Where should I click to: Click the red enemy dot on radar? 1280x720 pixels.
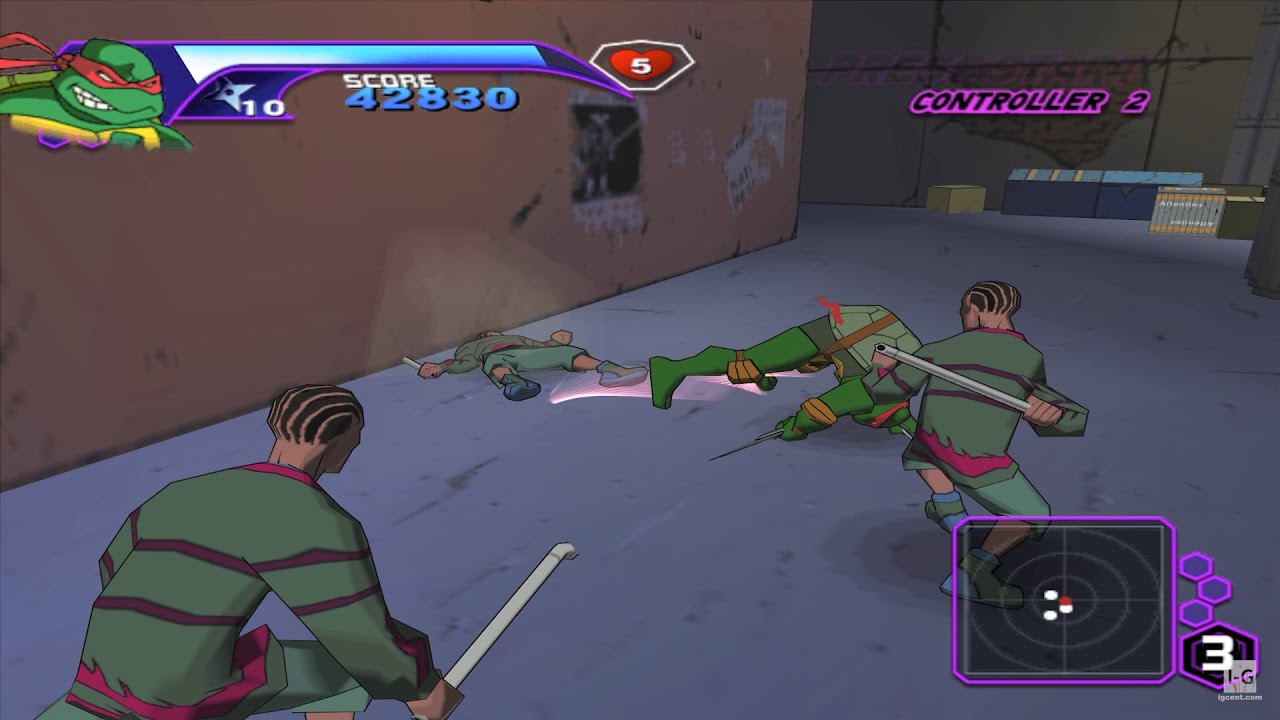tap(1066, 601)
